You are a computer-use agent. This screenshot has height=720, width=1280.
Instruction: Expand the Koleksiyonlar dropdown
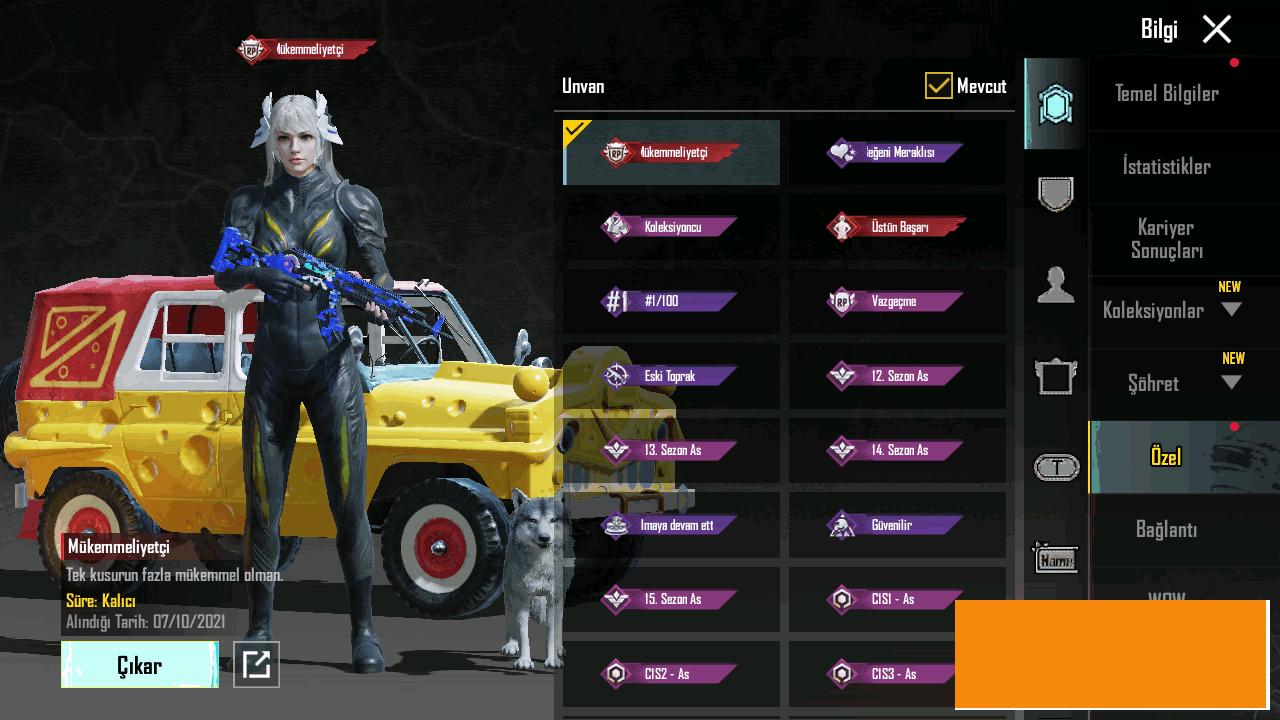[x=1231, y=310]
